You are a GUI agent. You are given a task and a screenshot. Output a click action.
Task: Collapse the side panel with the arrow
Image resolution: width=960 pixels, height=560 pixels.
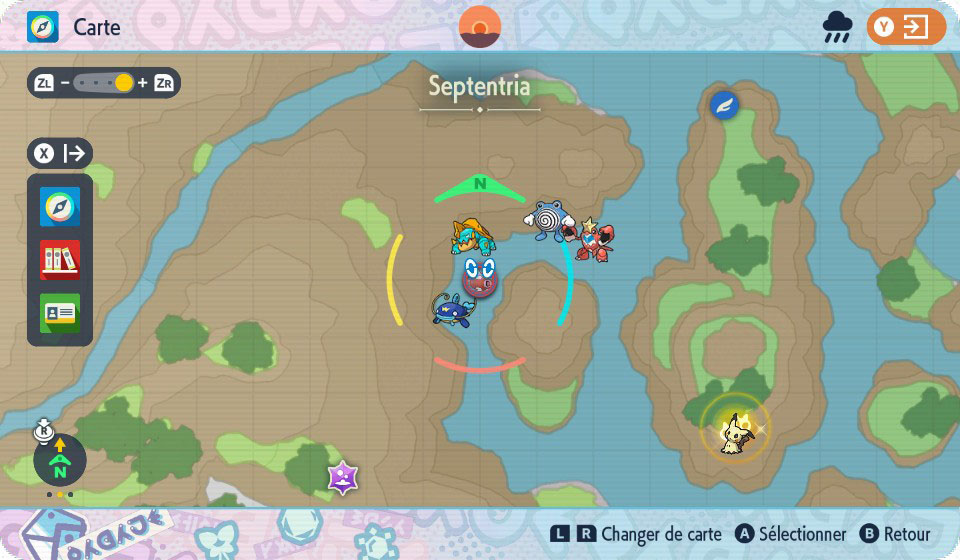click(74, 153)
